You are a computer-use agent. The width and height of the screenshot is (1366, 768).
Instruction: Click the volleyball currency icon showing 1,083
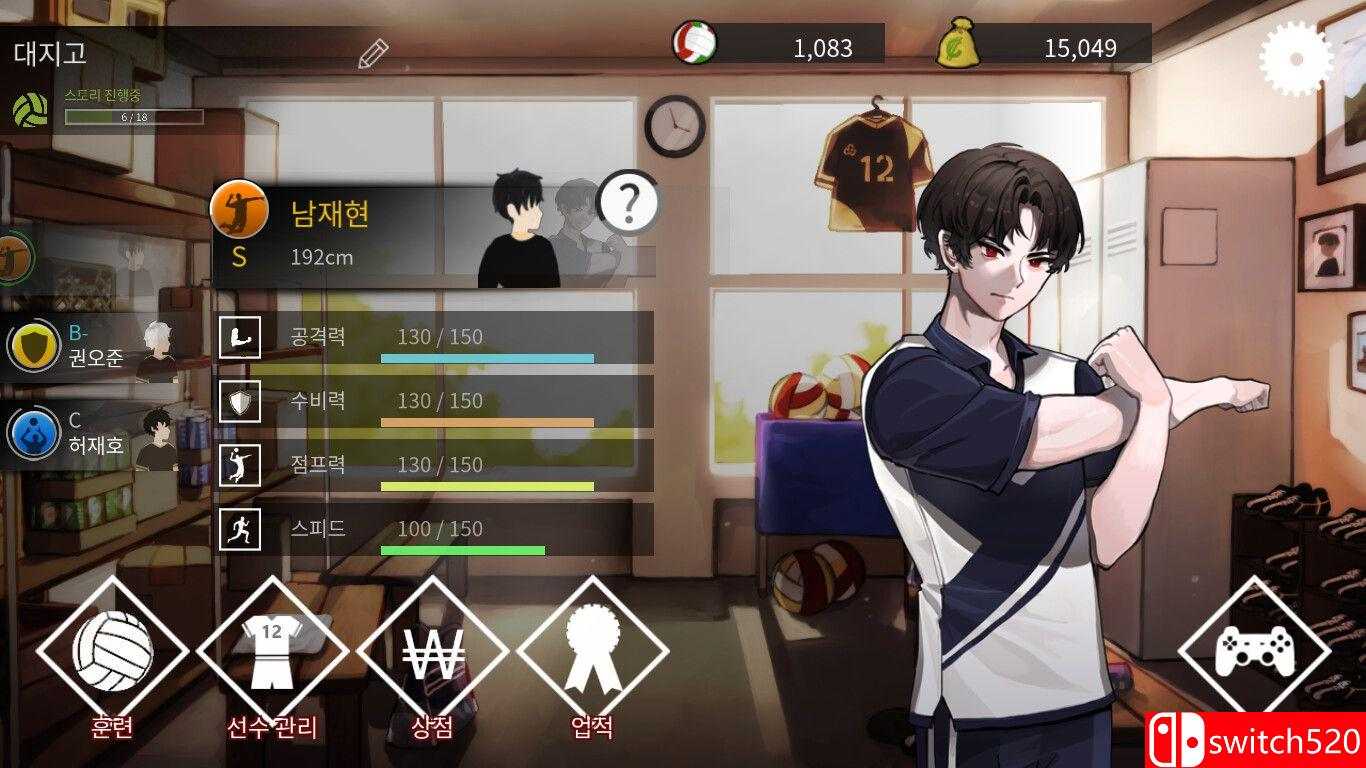pos(698,41)
